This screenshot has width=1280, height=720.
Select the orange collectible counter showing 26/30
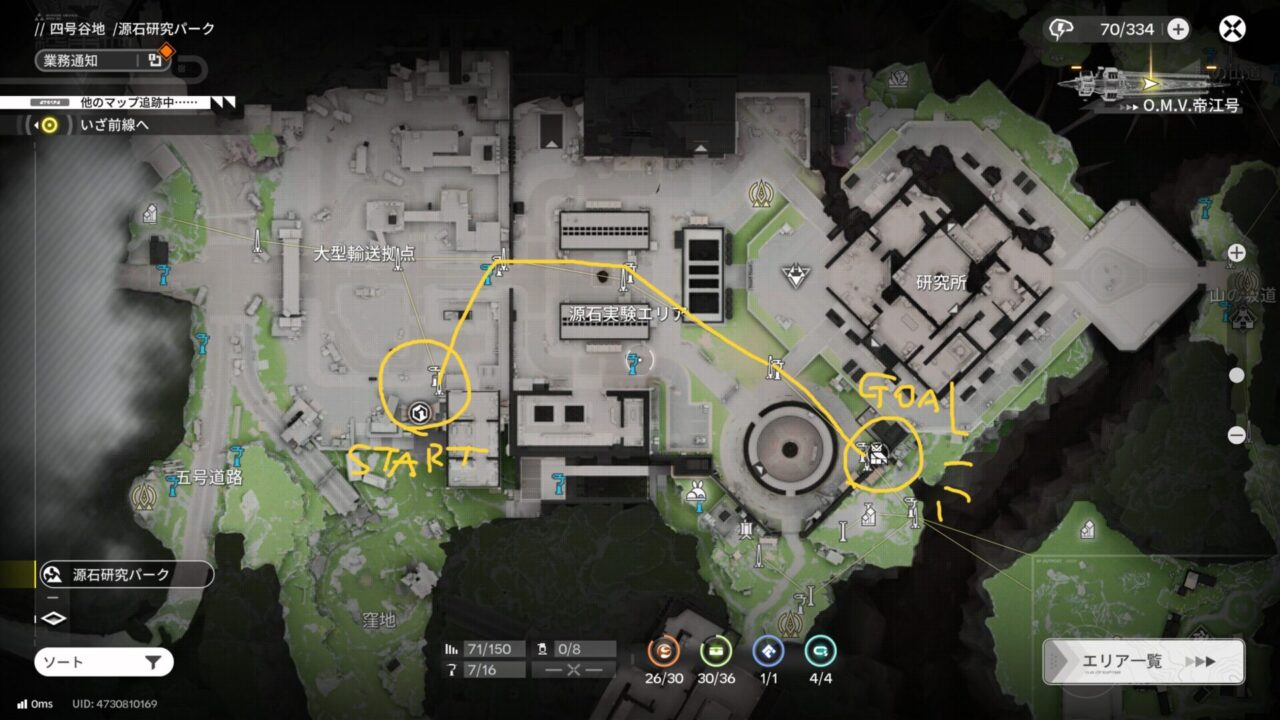tap(662, 652)
